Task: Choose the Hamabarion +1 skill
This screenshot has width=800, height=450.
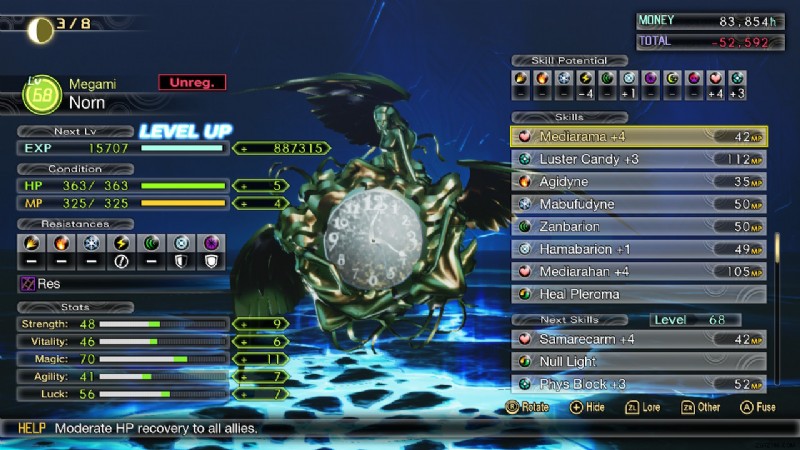Action: point(638,249)
